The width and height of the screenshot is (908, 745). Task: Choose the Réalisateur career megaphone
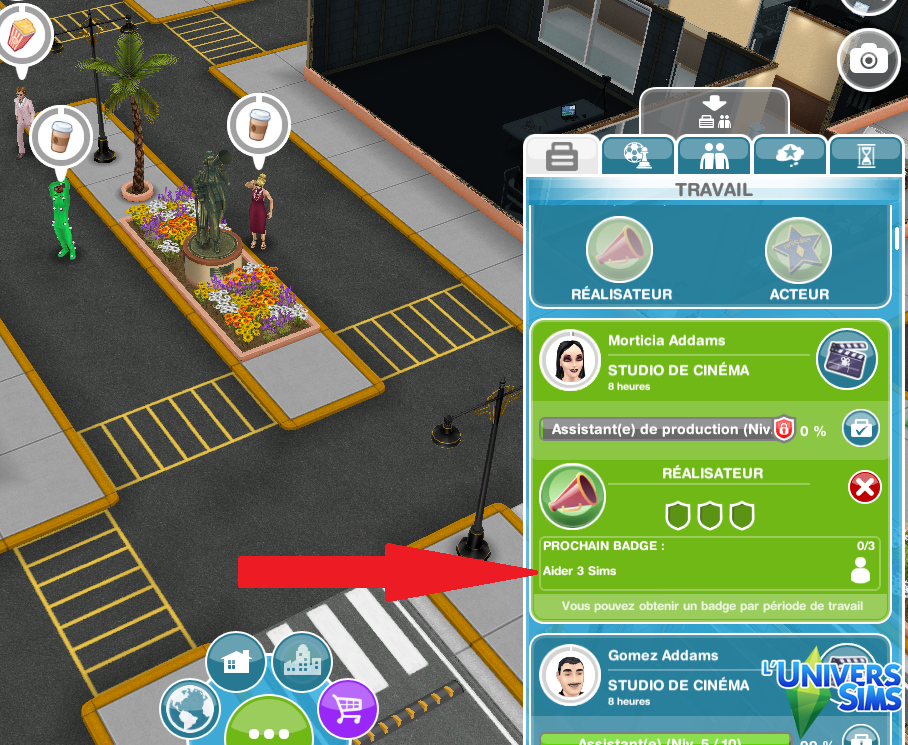[619, 250]
